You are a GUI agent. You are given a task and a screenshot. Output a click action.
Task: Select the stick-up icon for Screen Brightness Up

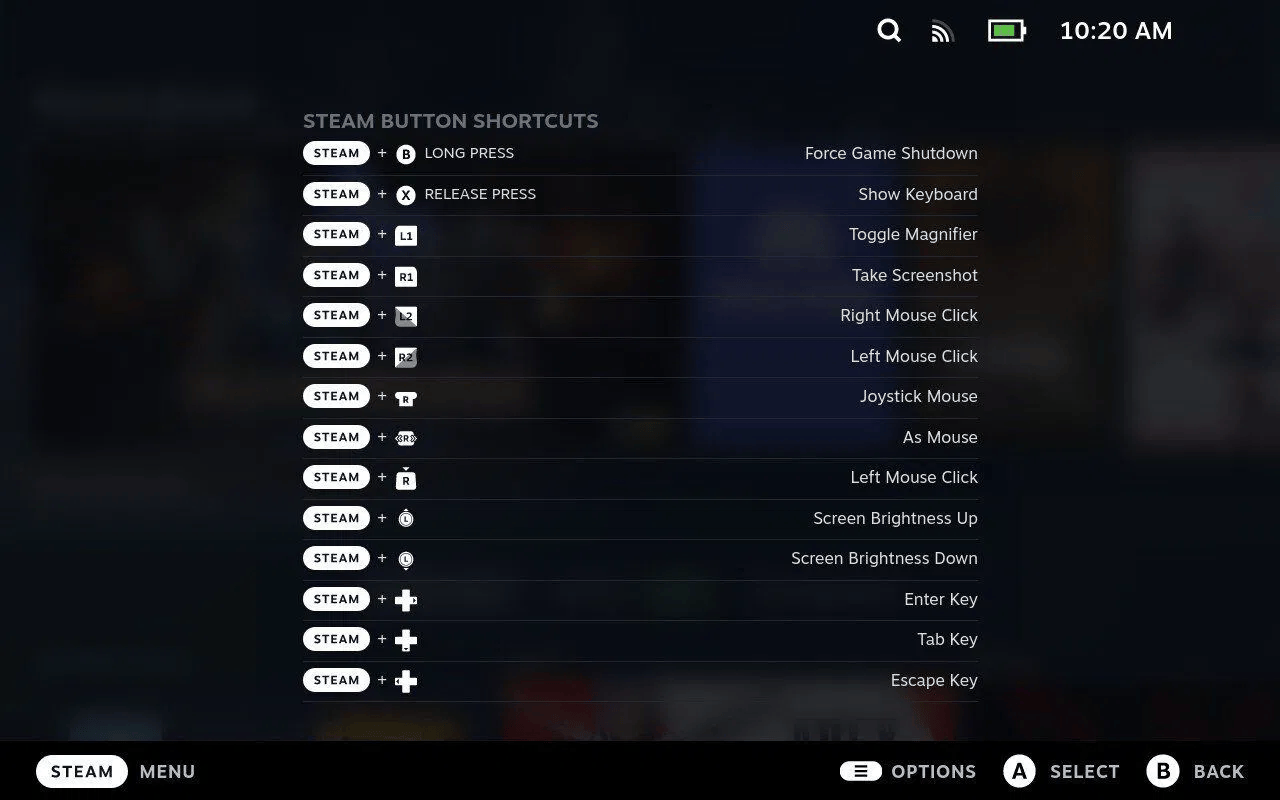click(405, 518)
